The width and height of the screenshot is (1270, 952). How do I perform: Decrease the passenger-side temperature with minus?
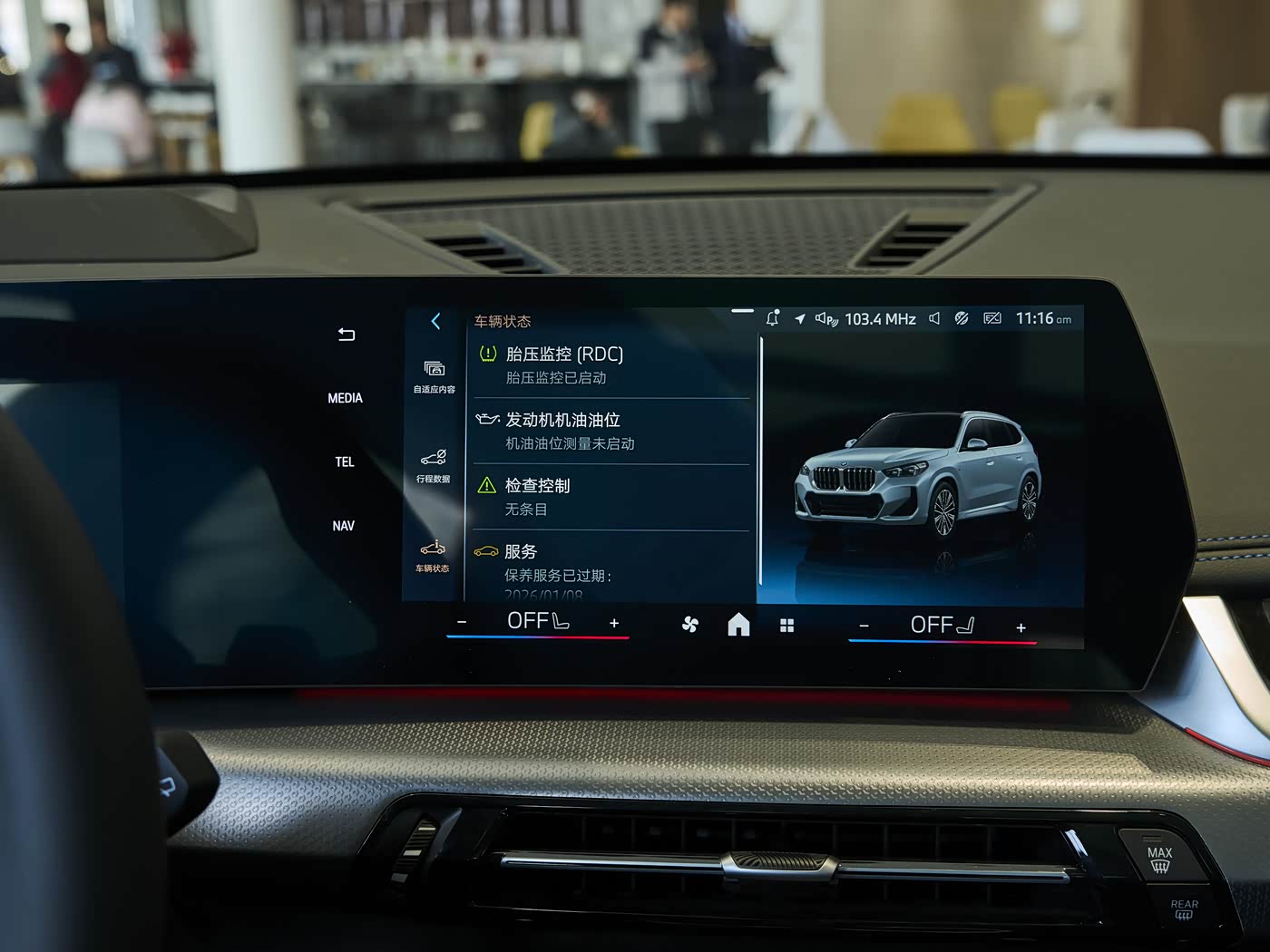864,626
